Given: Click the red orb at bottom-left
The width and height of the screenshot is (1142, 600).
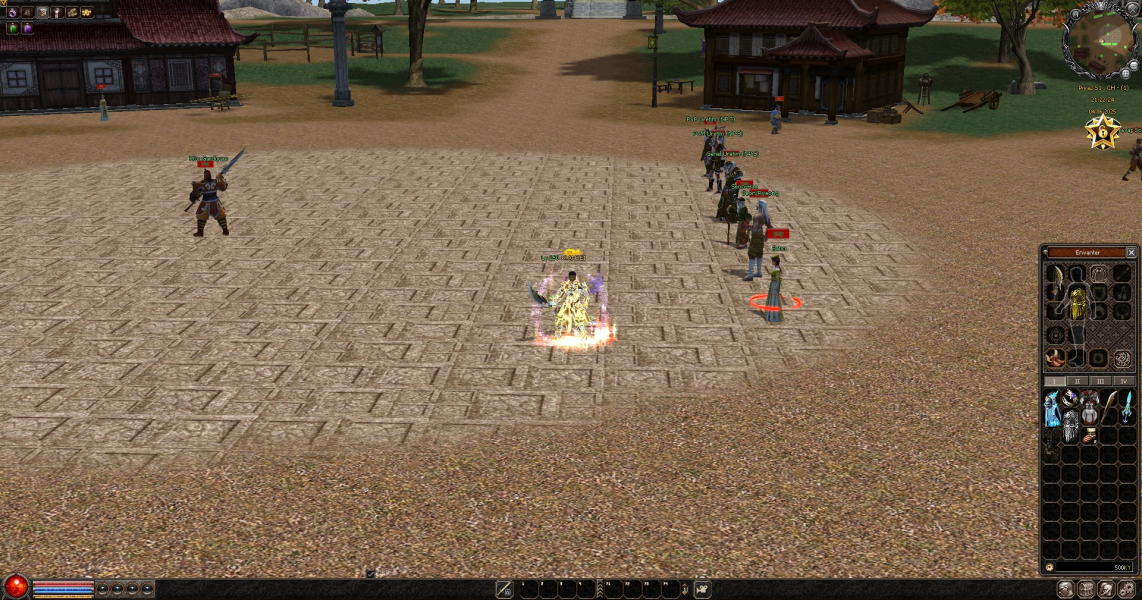Looking at the screenshot, I should tap(16, 587).
